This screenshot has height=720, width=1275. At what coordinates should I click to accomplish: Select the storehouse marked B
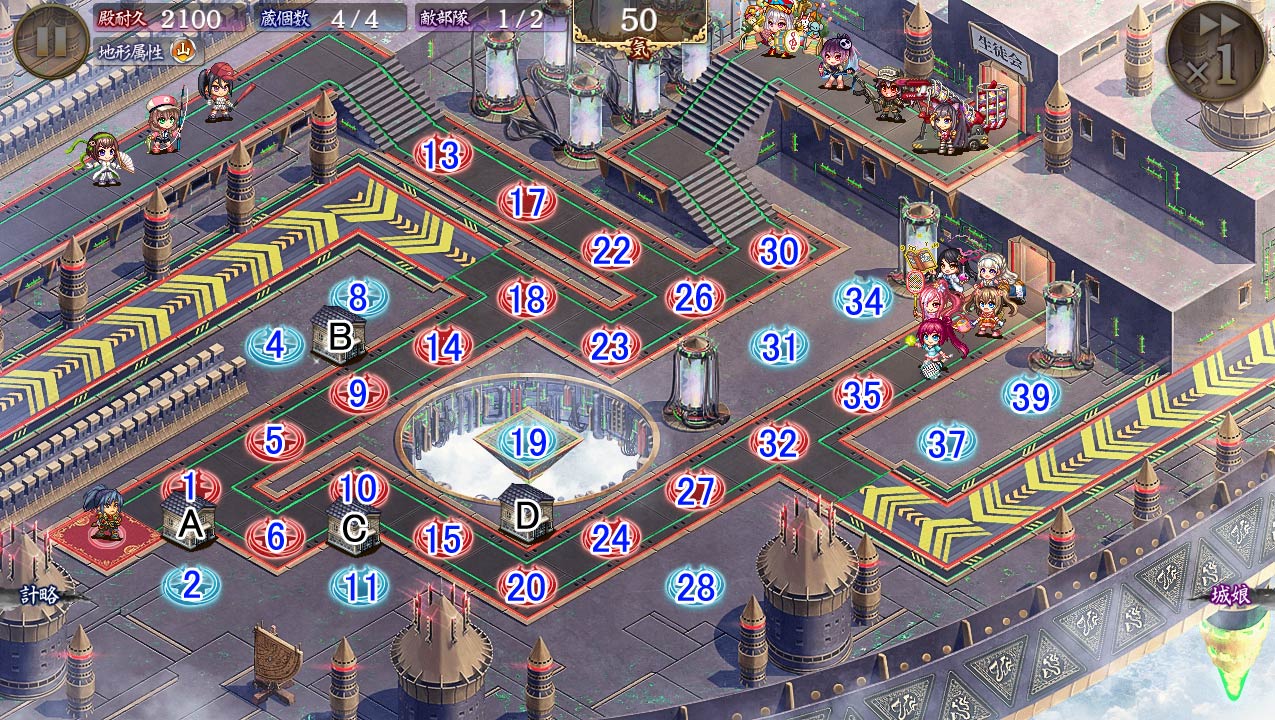[x=339, y=335]
